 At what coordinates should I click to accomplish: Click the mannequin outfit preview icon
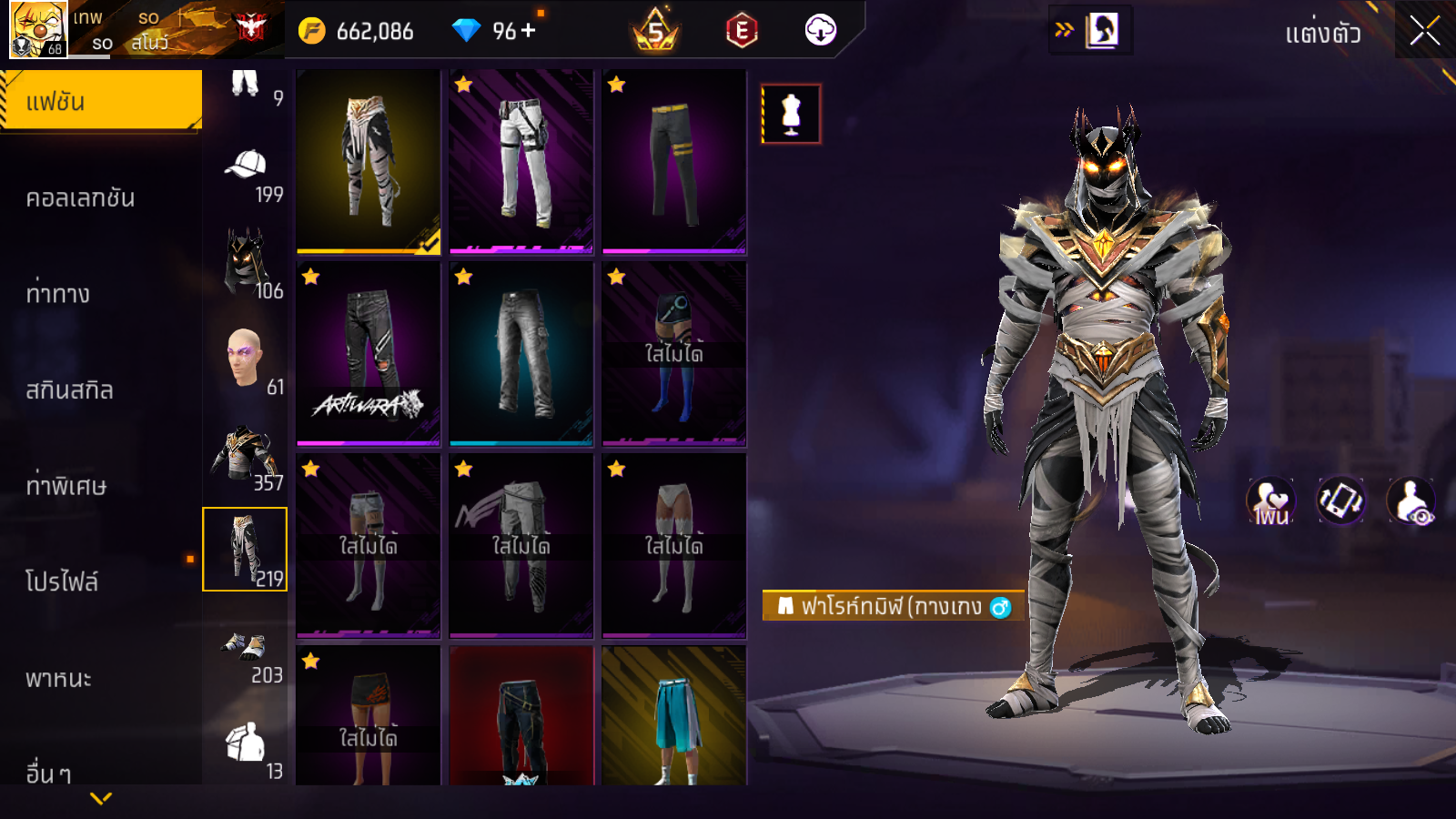coord(791,115)
